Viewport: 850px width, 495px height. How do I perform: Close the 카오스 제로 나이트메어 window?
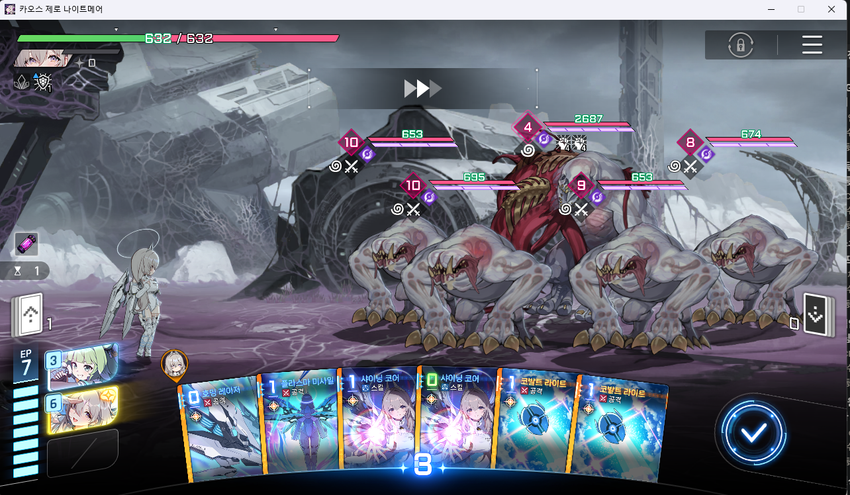pyautogui.click(x=832, y=9)
